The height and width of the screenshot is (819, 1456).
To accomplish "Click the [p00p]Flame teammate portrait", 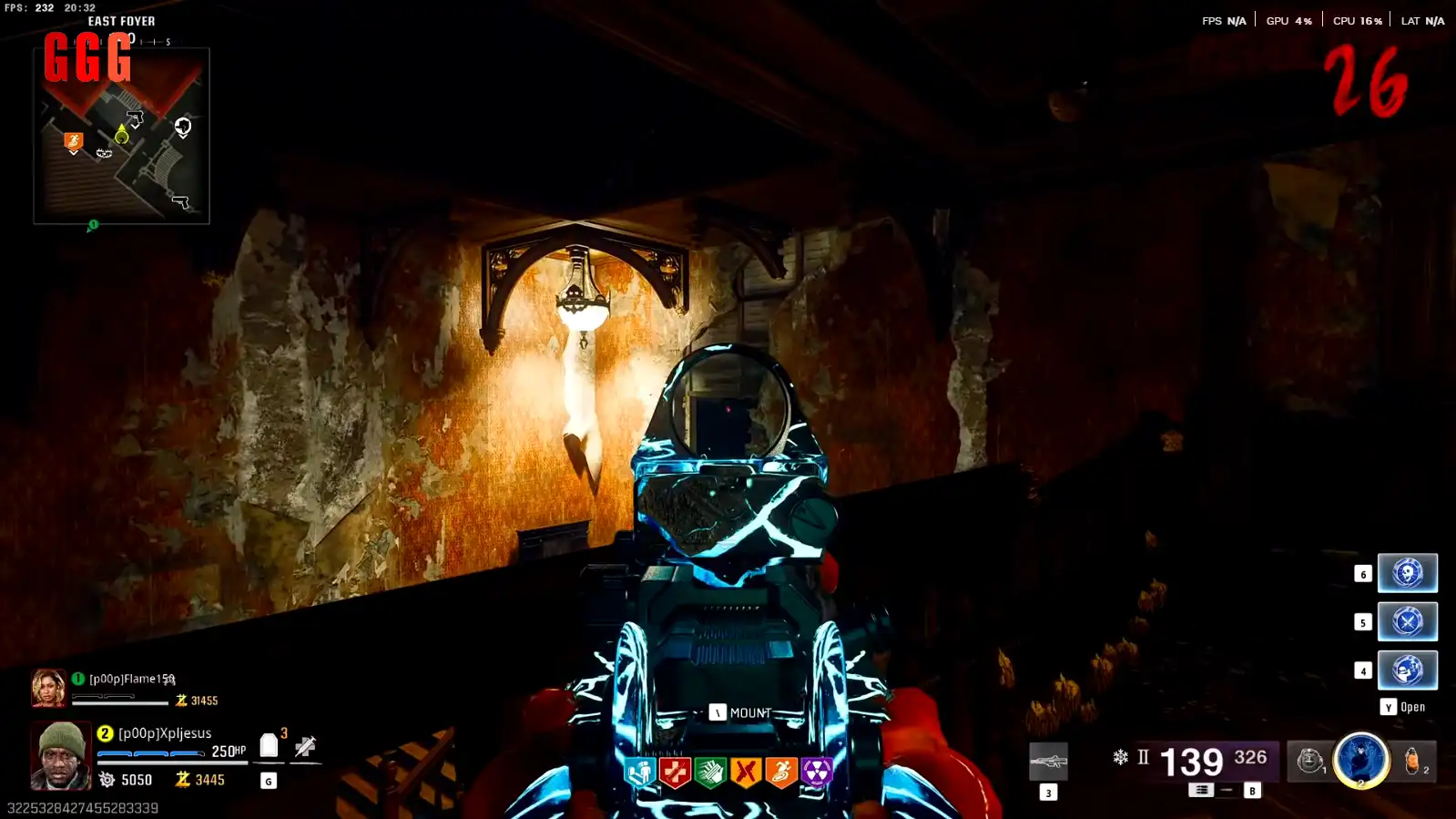I will click(x=48, y=689).
